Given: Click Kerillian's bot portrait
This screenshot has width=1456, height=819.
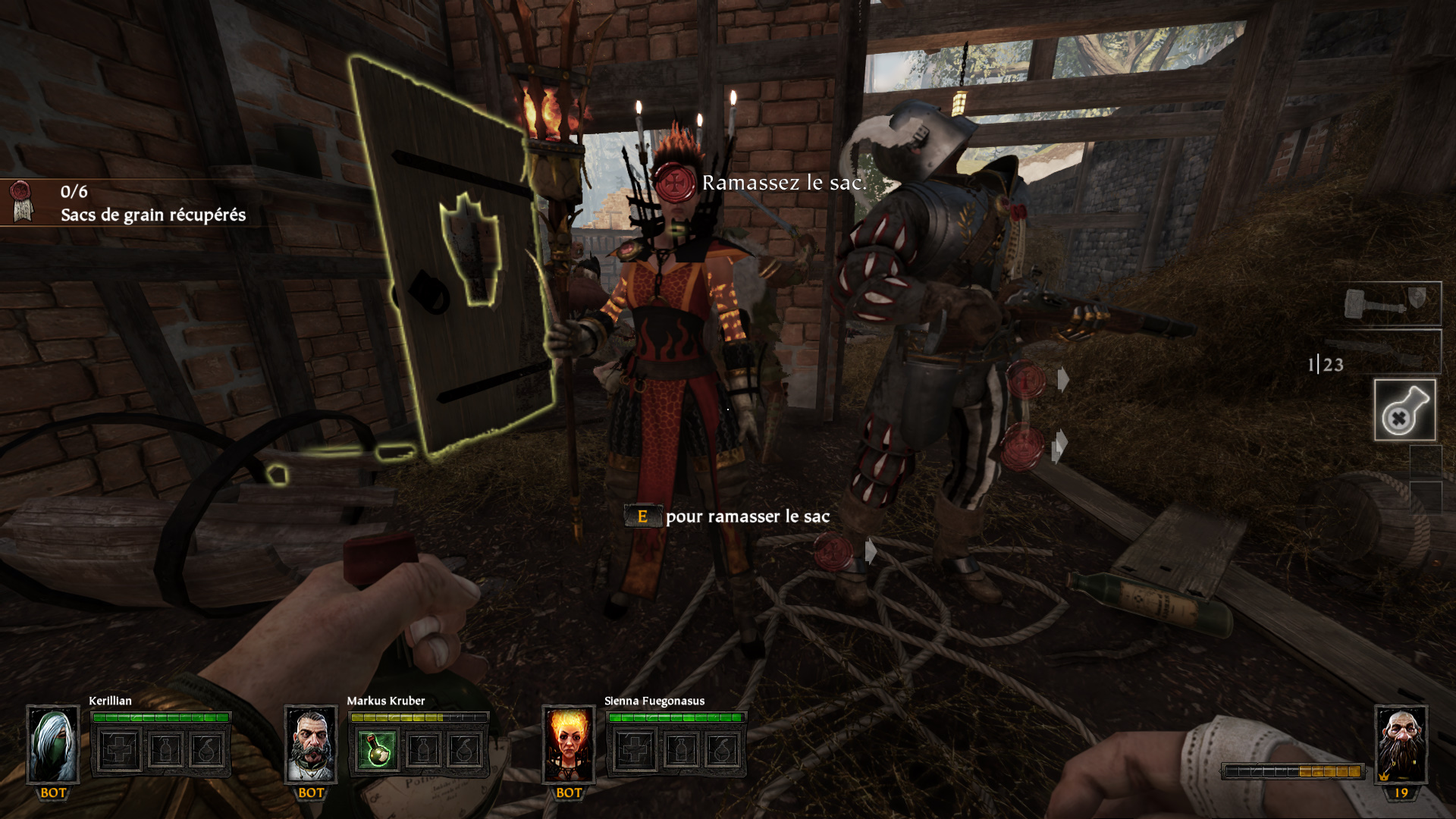Looking at the screenshot, I should [53, 744].
